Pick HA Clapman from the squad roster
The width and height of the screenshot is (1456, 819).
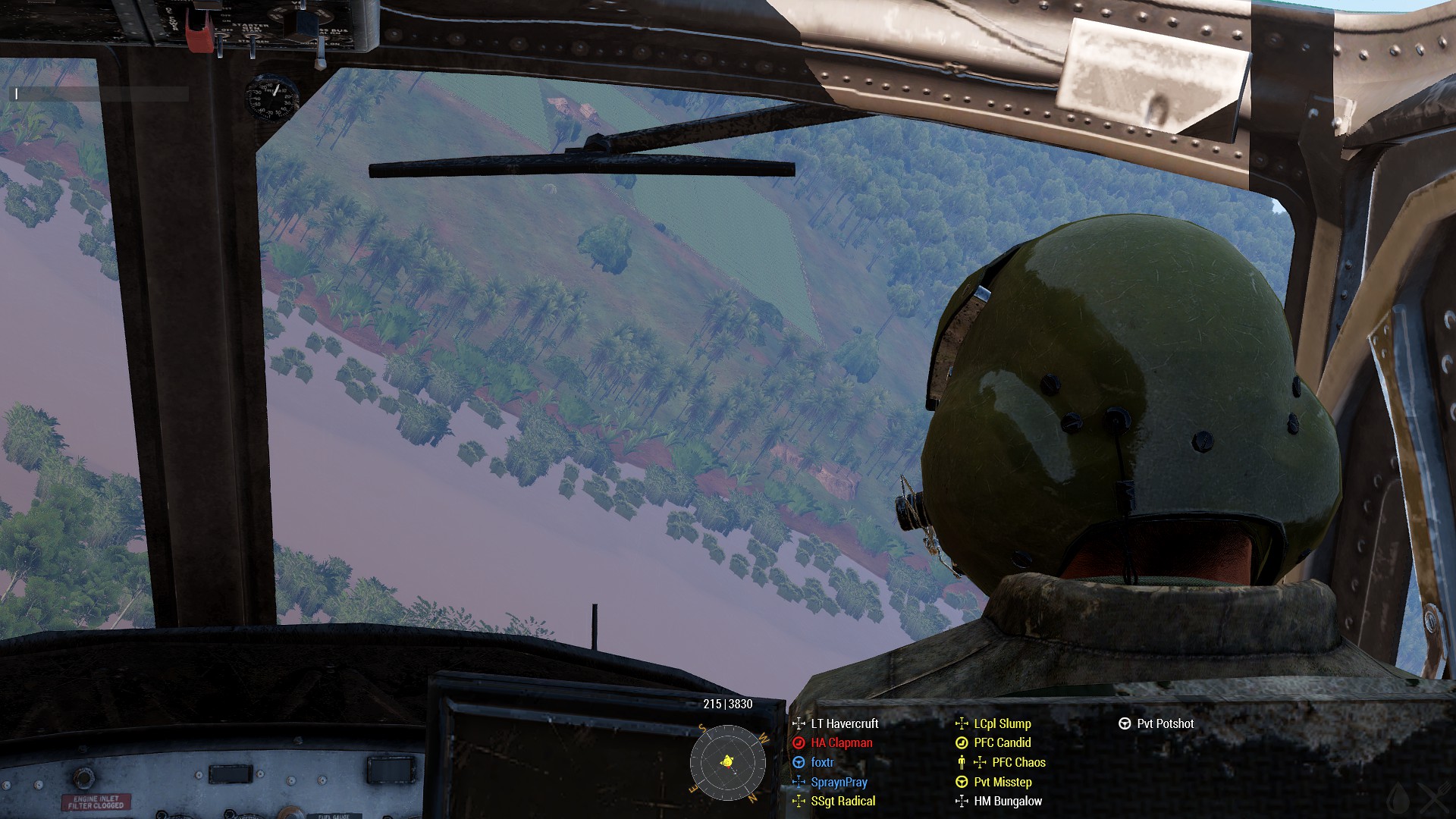pyautogui.click(x=841, y=743)
